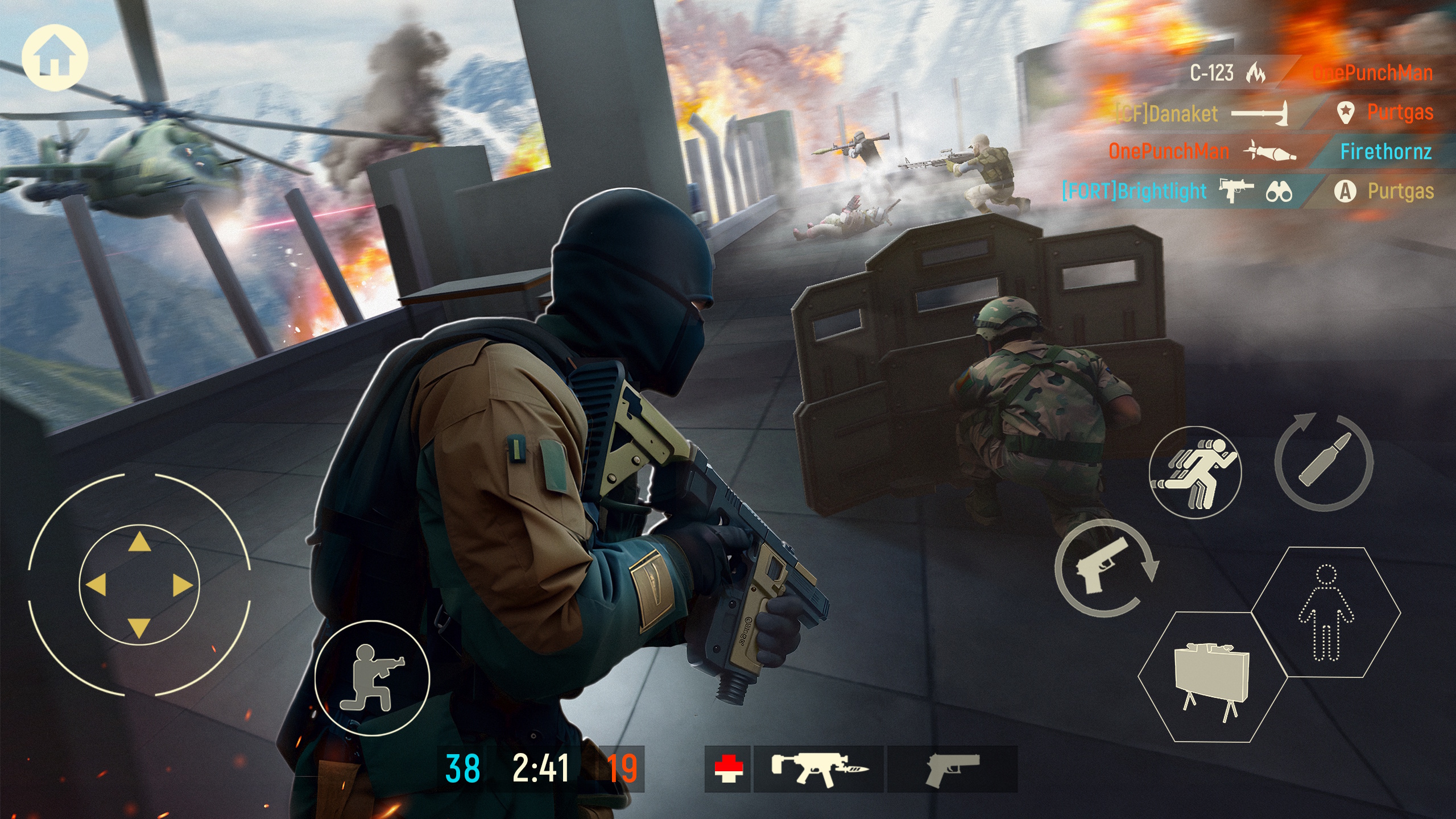
Task: Strafe left with the left arrow
Action: click(96, 585)
